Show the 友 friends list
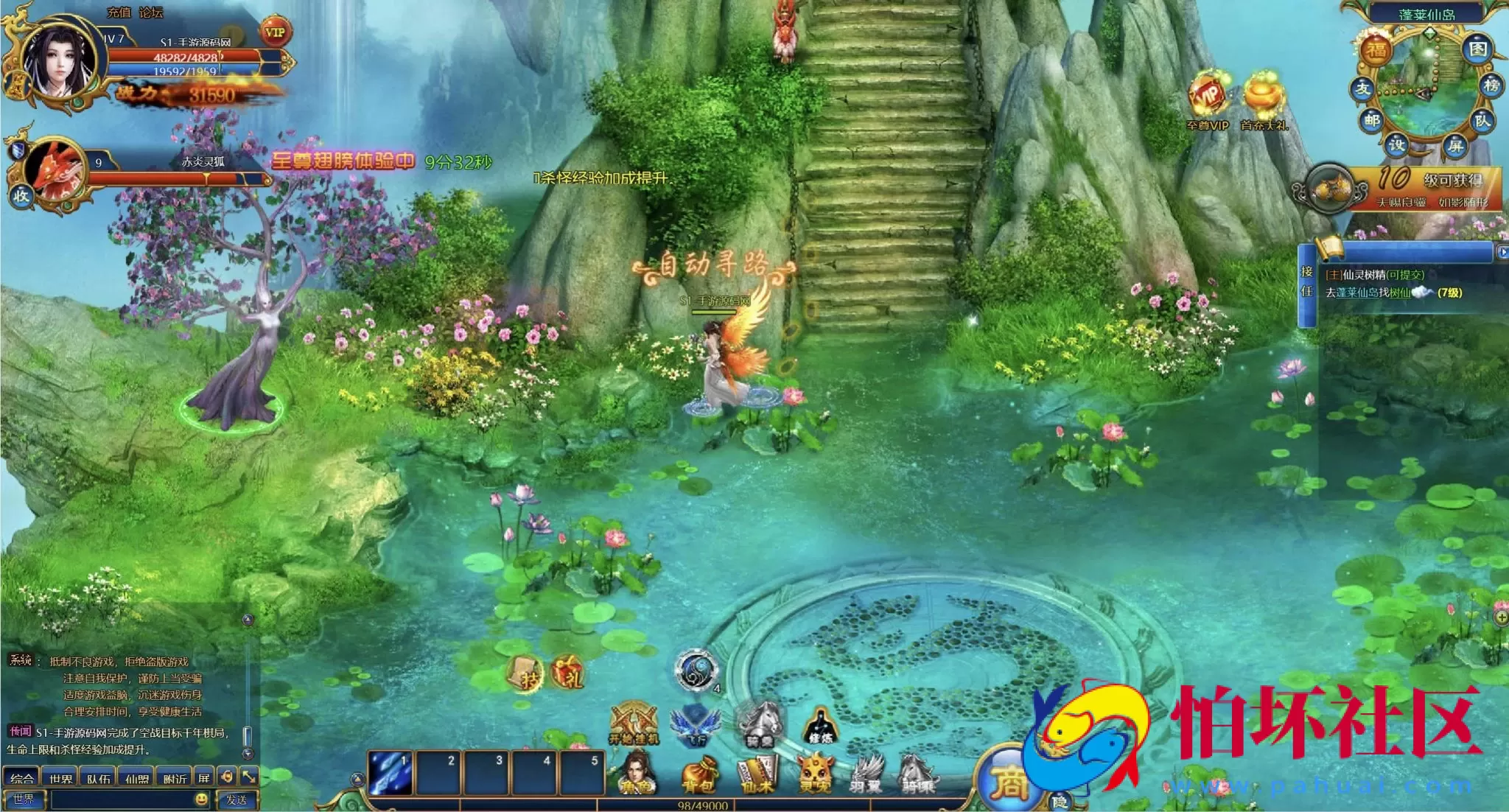1509x812 pixels. tap(1362, 88)
